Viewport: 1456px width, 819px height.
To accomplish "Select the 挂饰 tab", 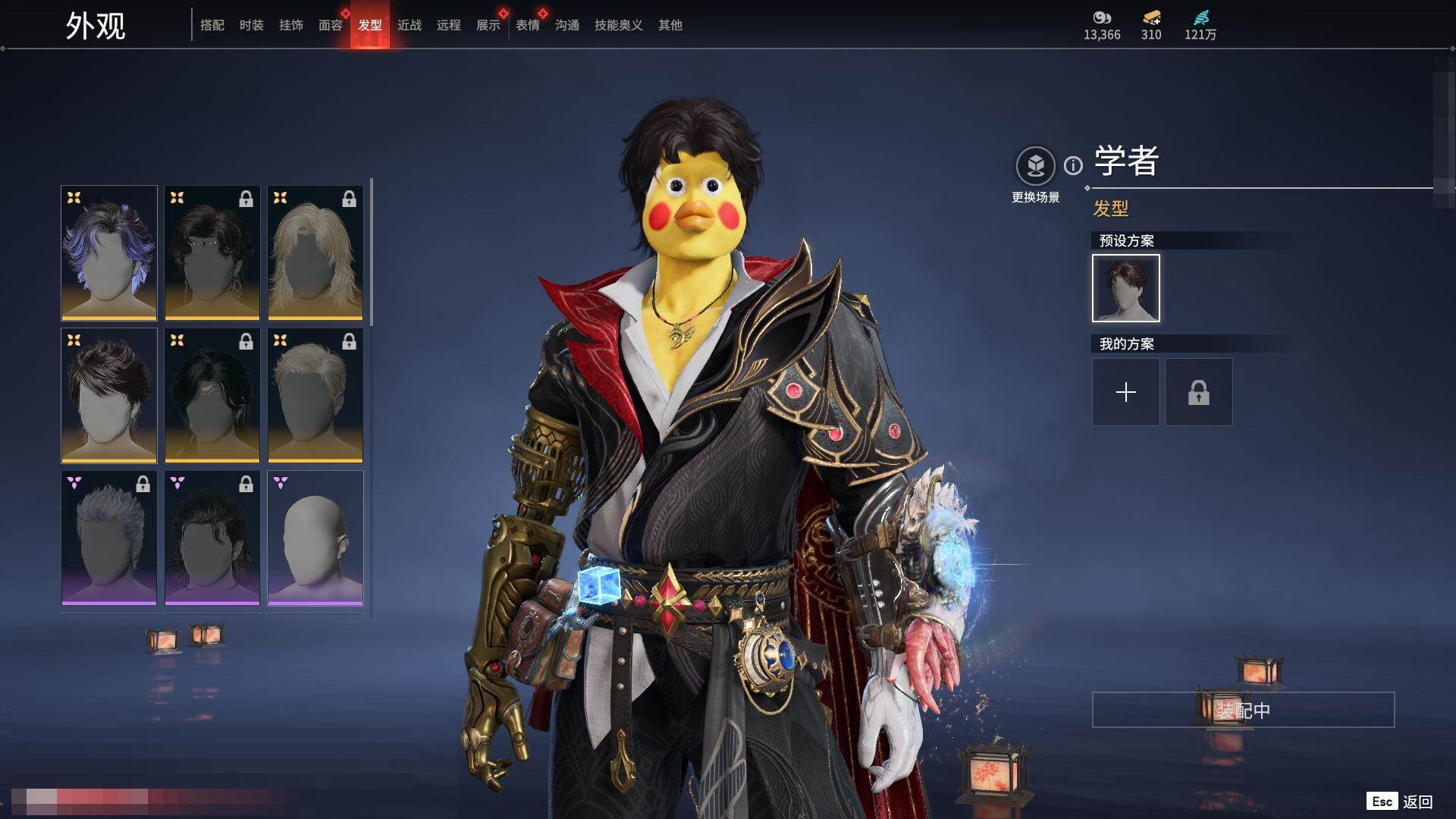I will [291, 25].
